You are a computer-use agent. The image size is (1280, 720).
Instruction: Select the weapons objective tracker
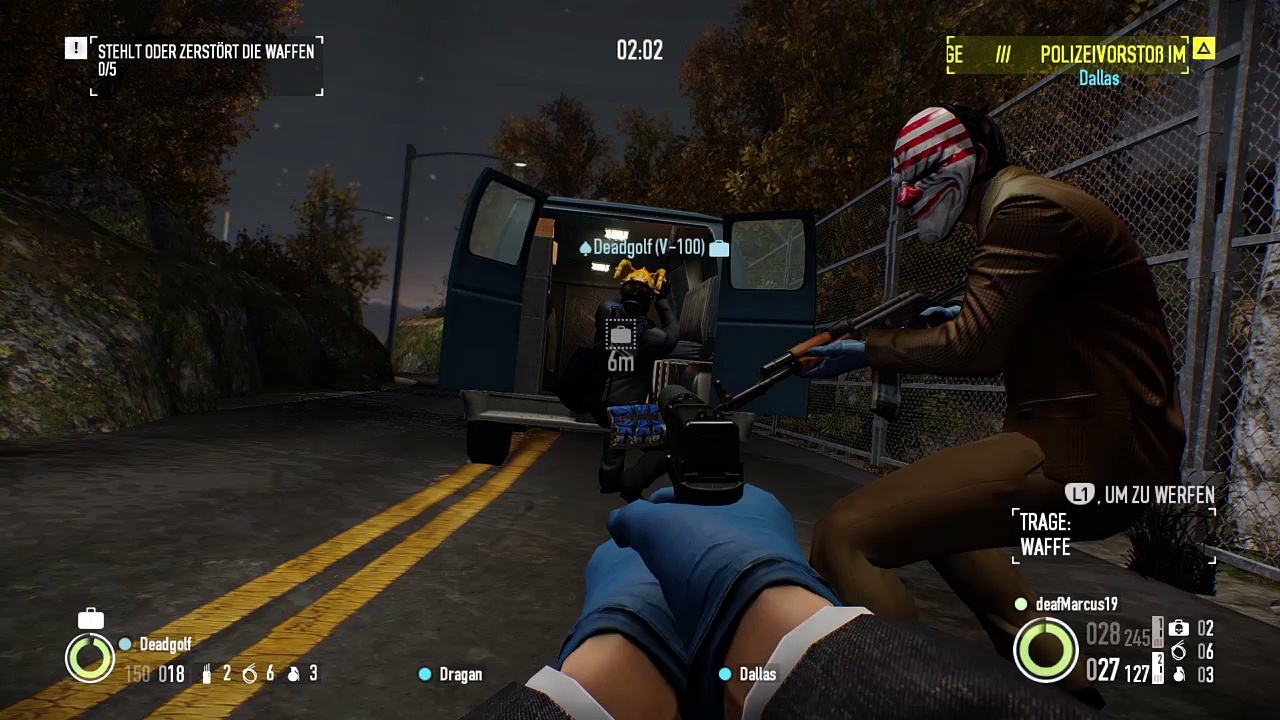pyautogui.click(x=206, y=60)
